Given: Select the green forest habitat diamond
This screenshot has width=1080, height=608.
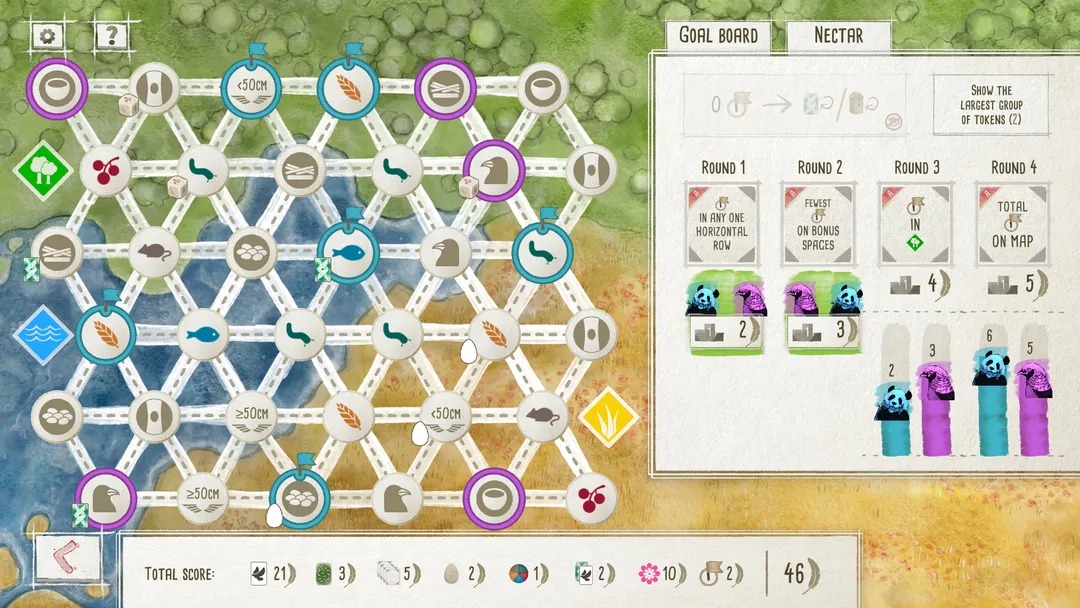Looking at the screenshot, I should 42,170.
